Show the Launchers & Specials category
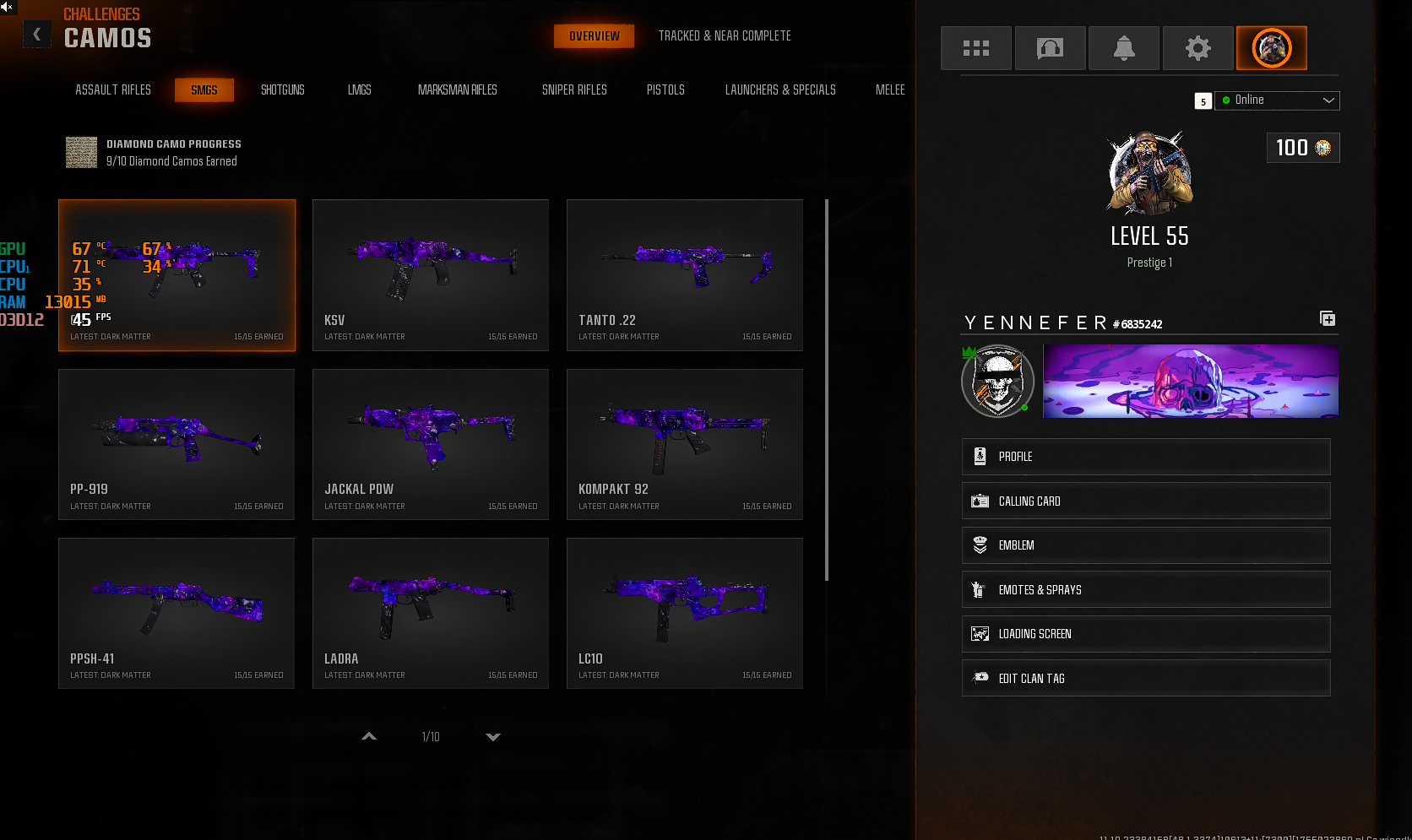Image resolution: width=1412 pixels, height=840 pixels. pos(780,89)
